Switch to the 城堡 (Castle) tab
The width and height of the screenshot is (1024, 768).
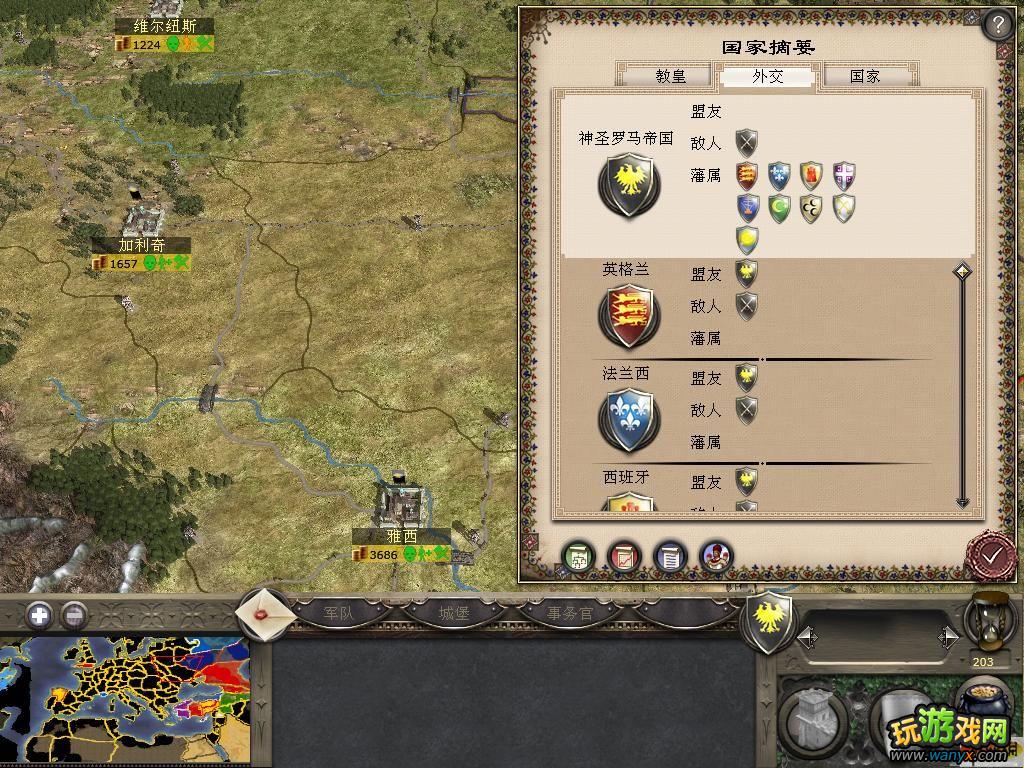[454, 613]
